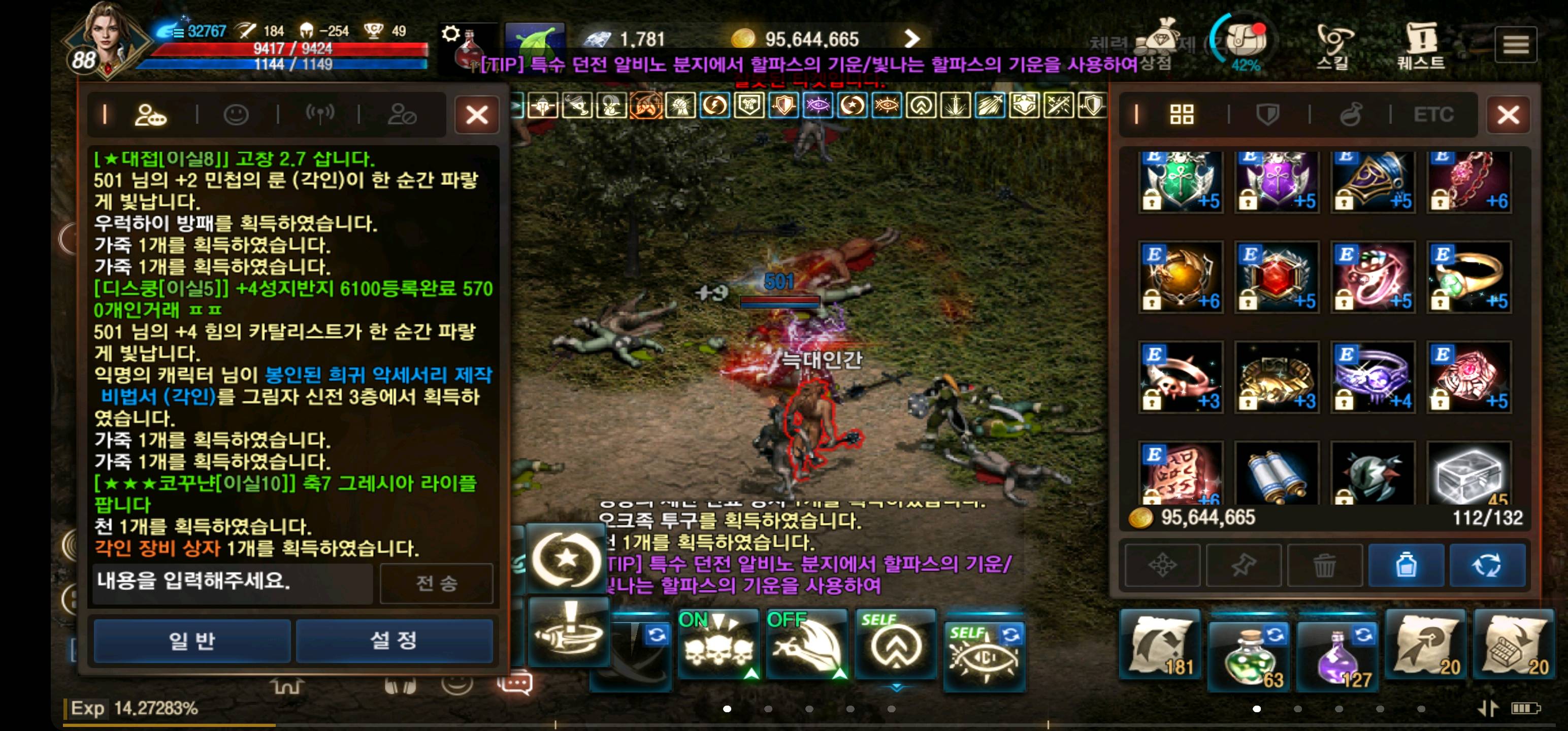
Task: Tap the glowing blue potion-bottle icon in inventory actions
Action: 1406,565
